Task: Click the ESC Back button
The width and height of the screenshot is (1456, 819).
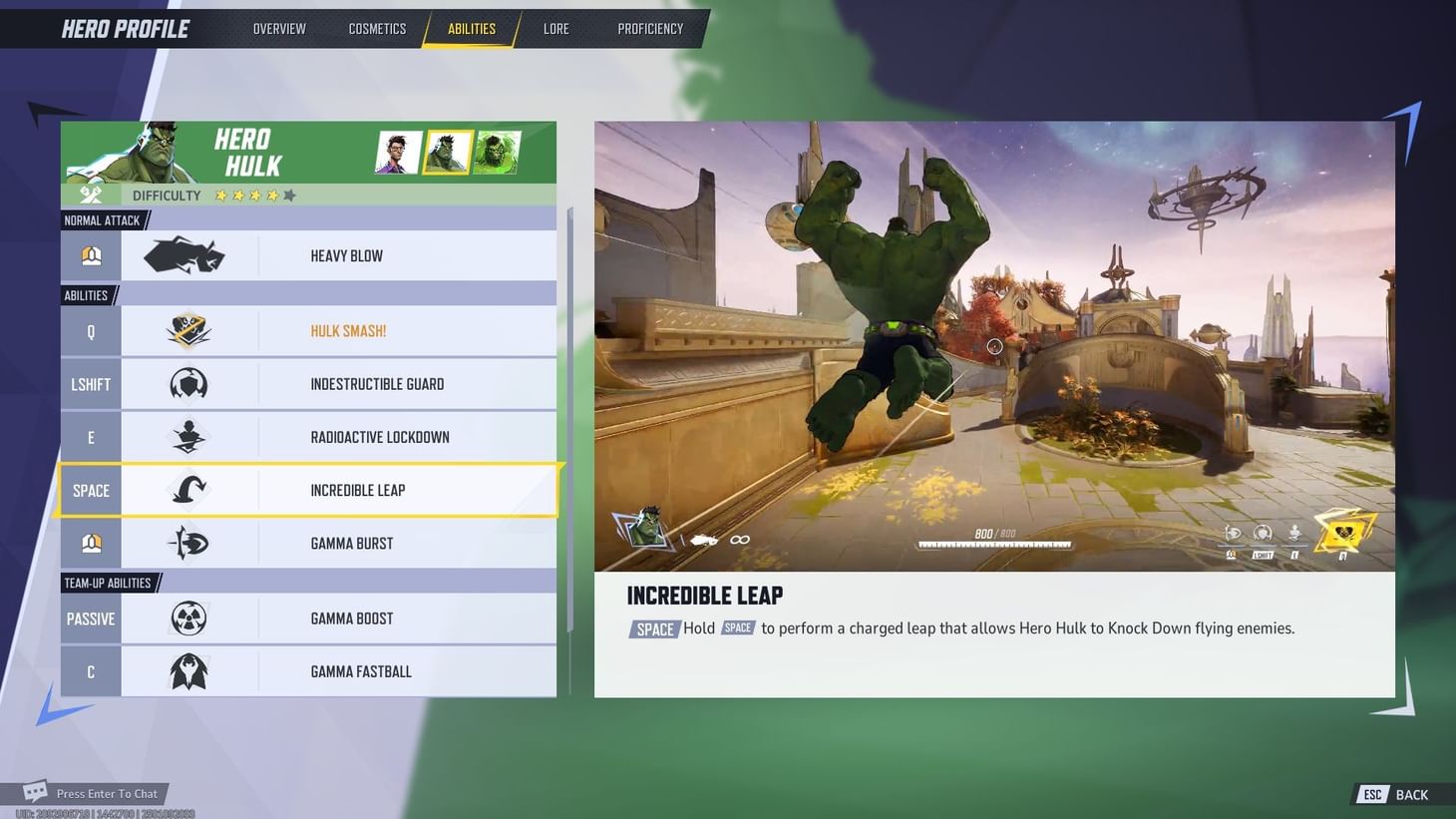Action: [x=1392, y=793]
